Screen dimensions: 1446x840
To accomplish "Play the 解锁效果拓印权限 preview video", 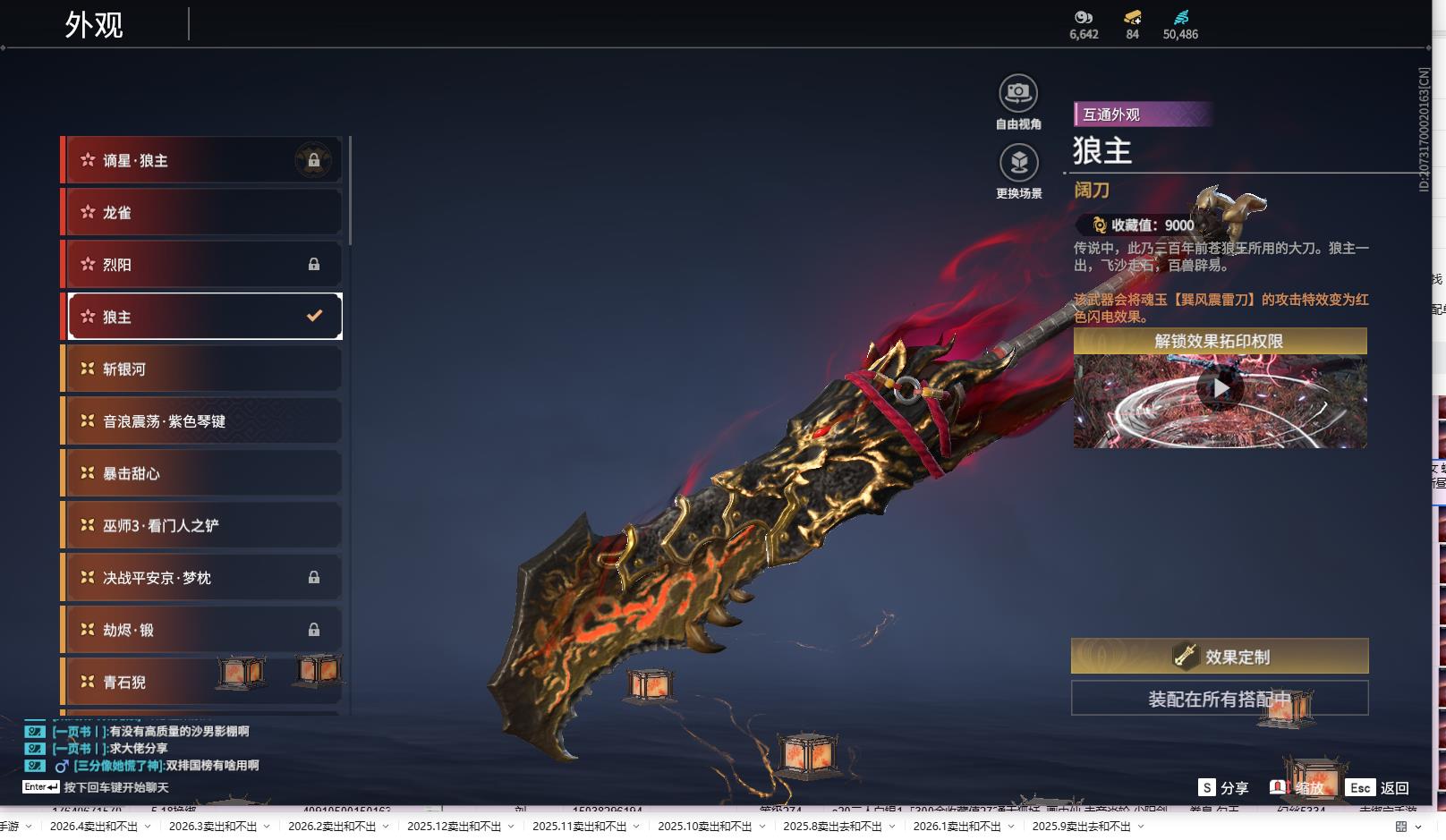I will [x=1220, y=389].
